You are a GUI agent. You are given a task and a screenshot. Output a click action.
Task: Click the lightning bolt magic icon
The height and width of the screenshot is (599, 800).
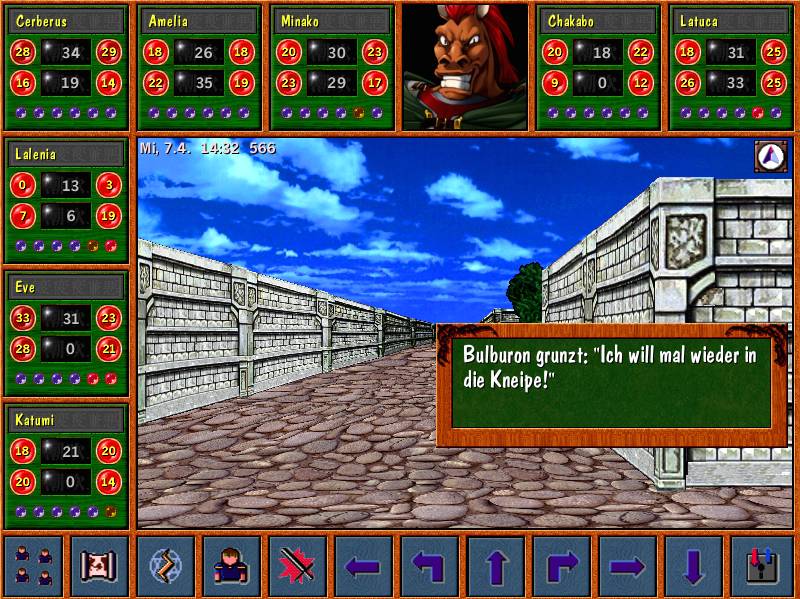pyautogui.click(x=165, y=566)
